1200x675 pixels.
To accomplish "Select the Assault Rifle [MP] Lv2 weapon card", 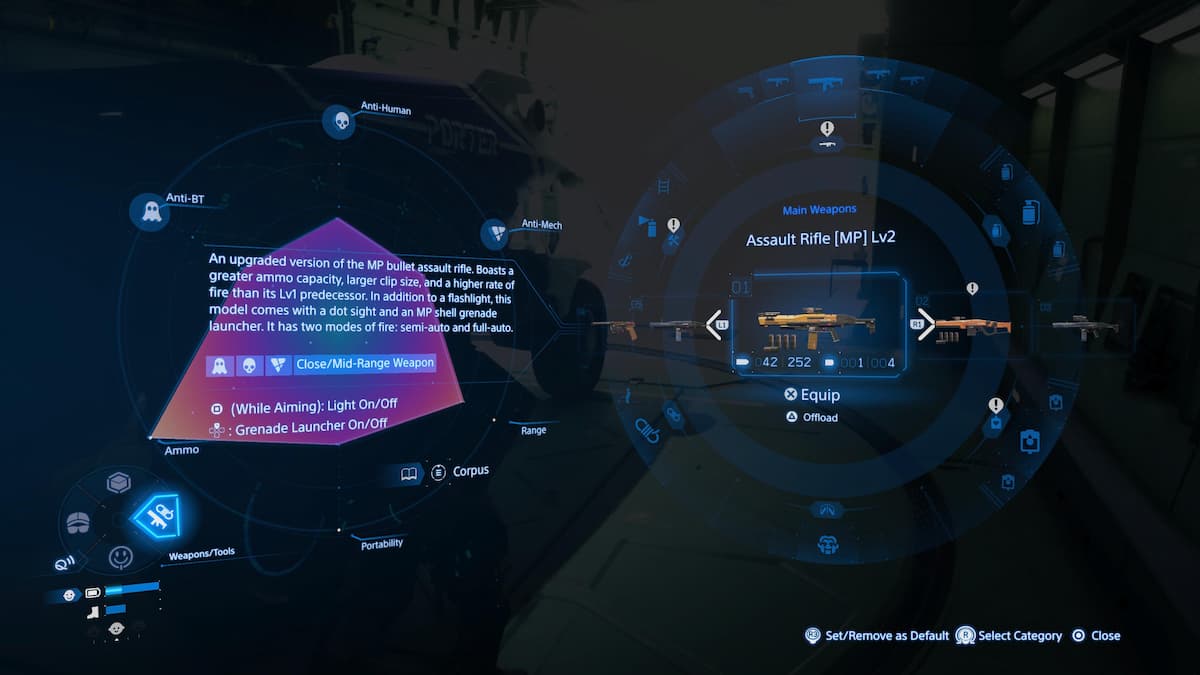I will coord(817,325).
